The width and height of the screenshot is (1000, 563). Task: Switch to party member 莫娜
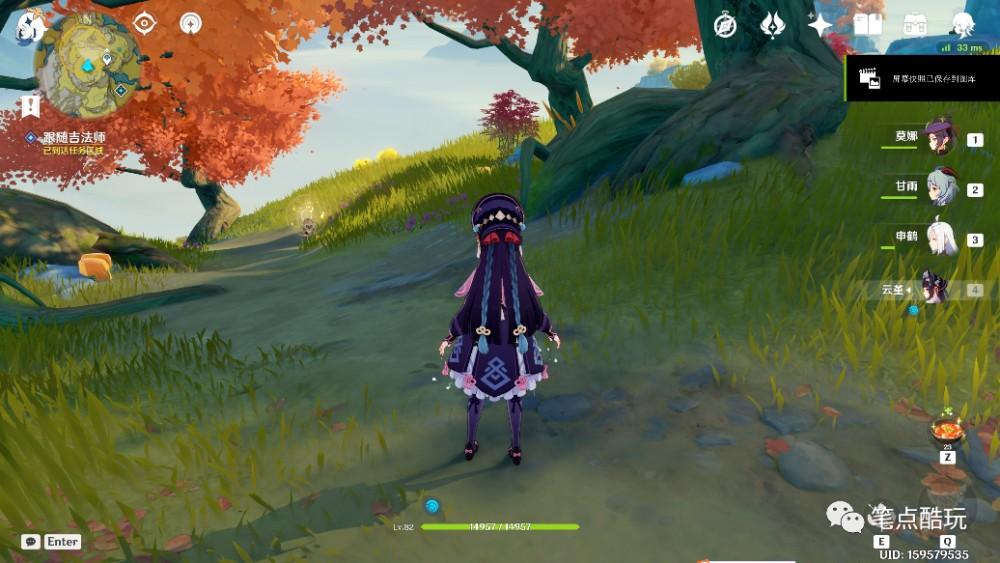coord(940,138)
